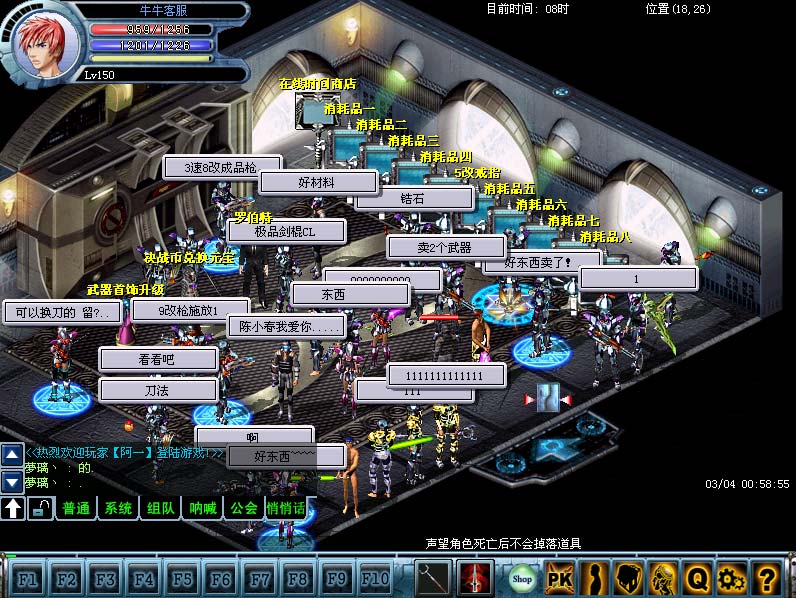The image size is (796, 598).
Task: Switch to the 呐喊 shout channel
Action: coord(203,509)
